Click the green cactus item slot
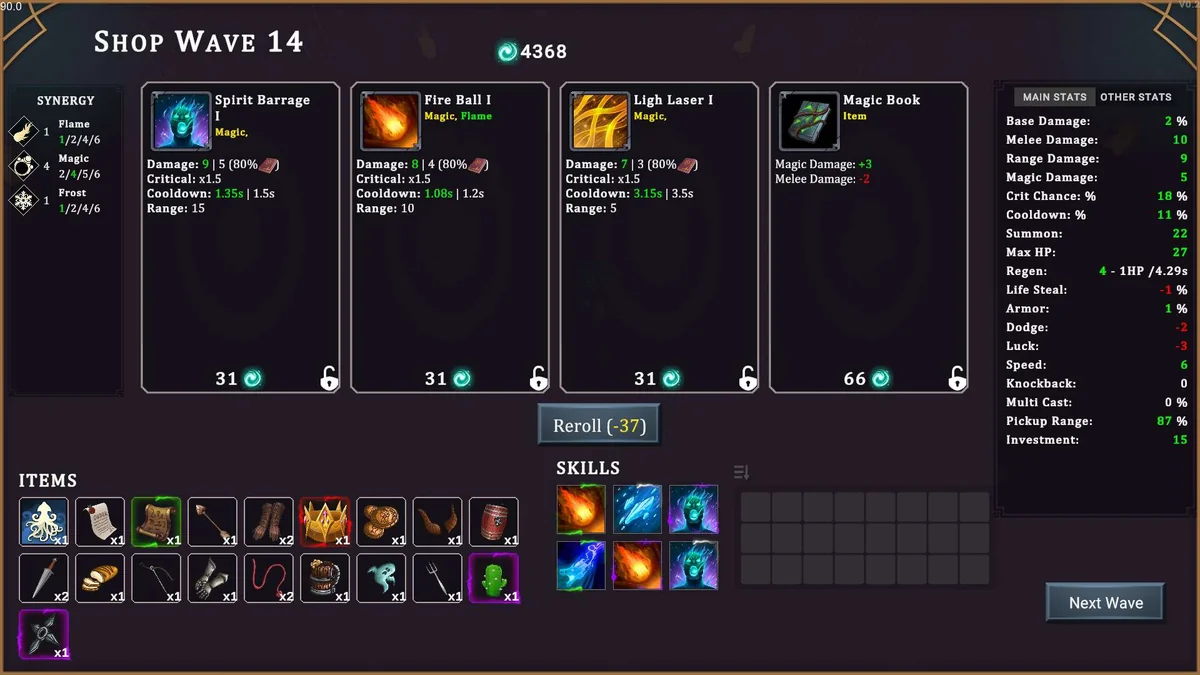1200x675 pixels. [494, 578]
